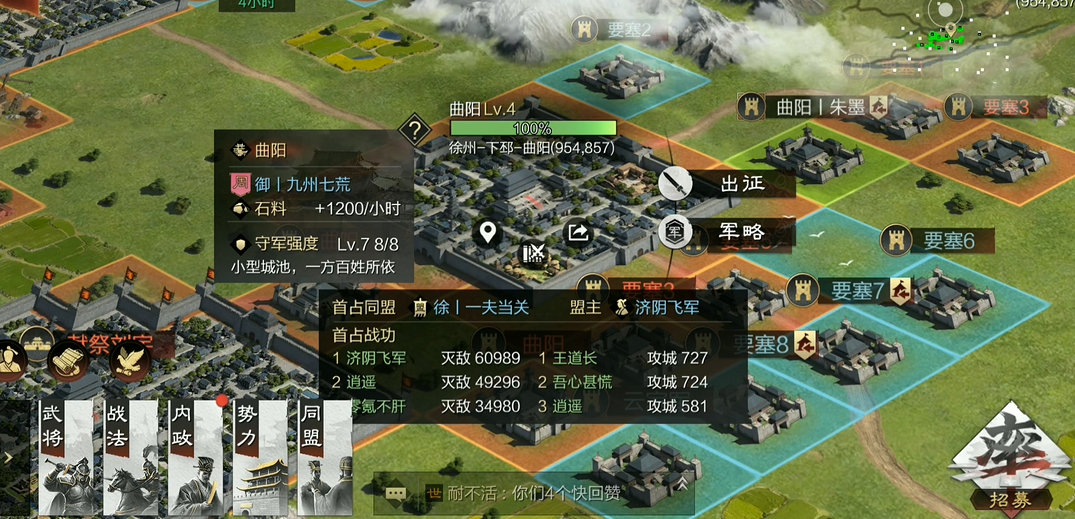Share the city using the arrow icon

[x=579, y=233]
